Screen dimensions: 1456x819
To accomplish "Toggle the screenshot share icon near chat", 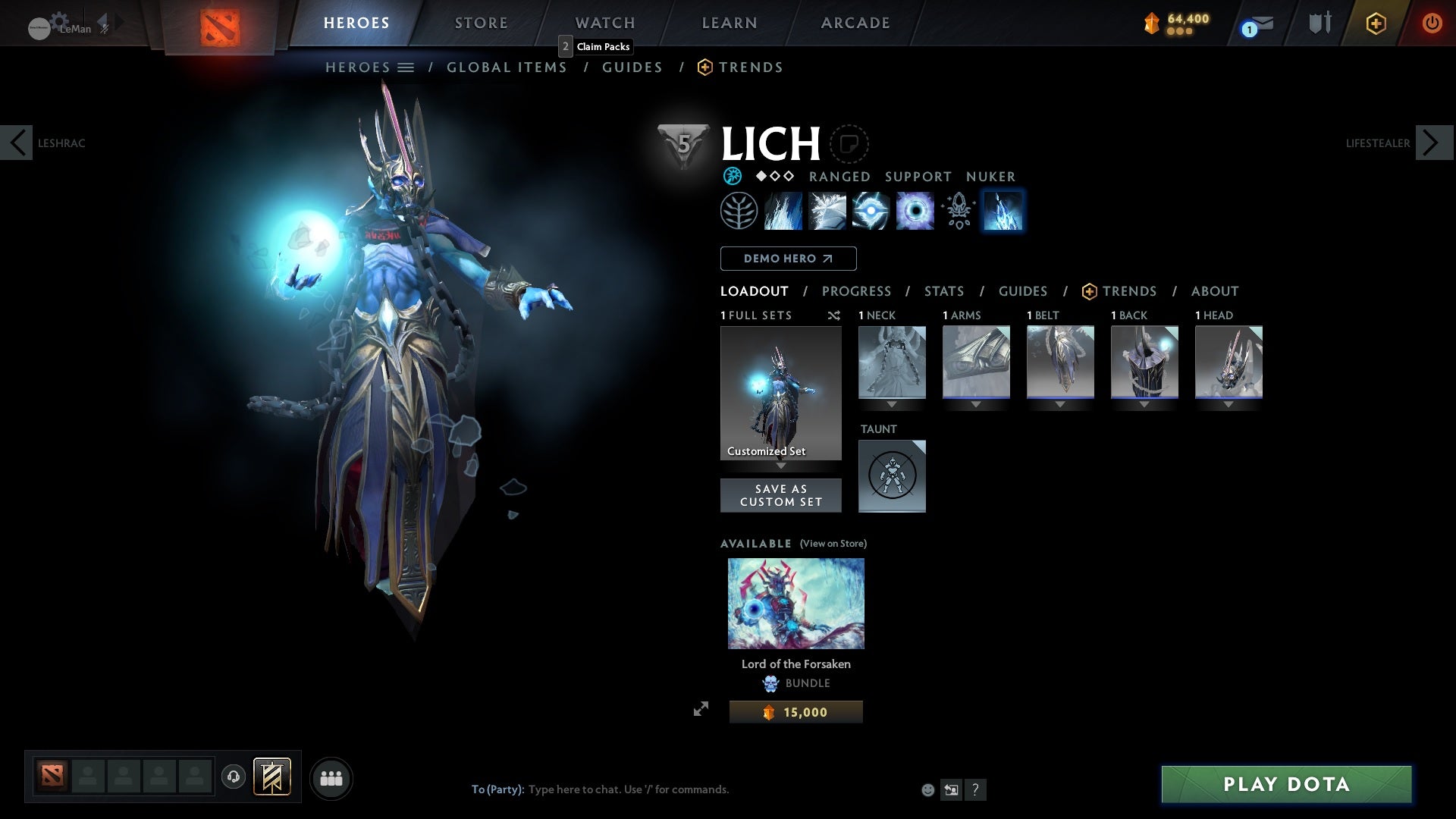I will [951, 789].
